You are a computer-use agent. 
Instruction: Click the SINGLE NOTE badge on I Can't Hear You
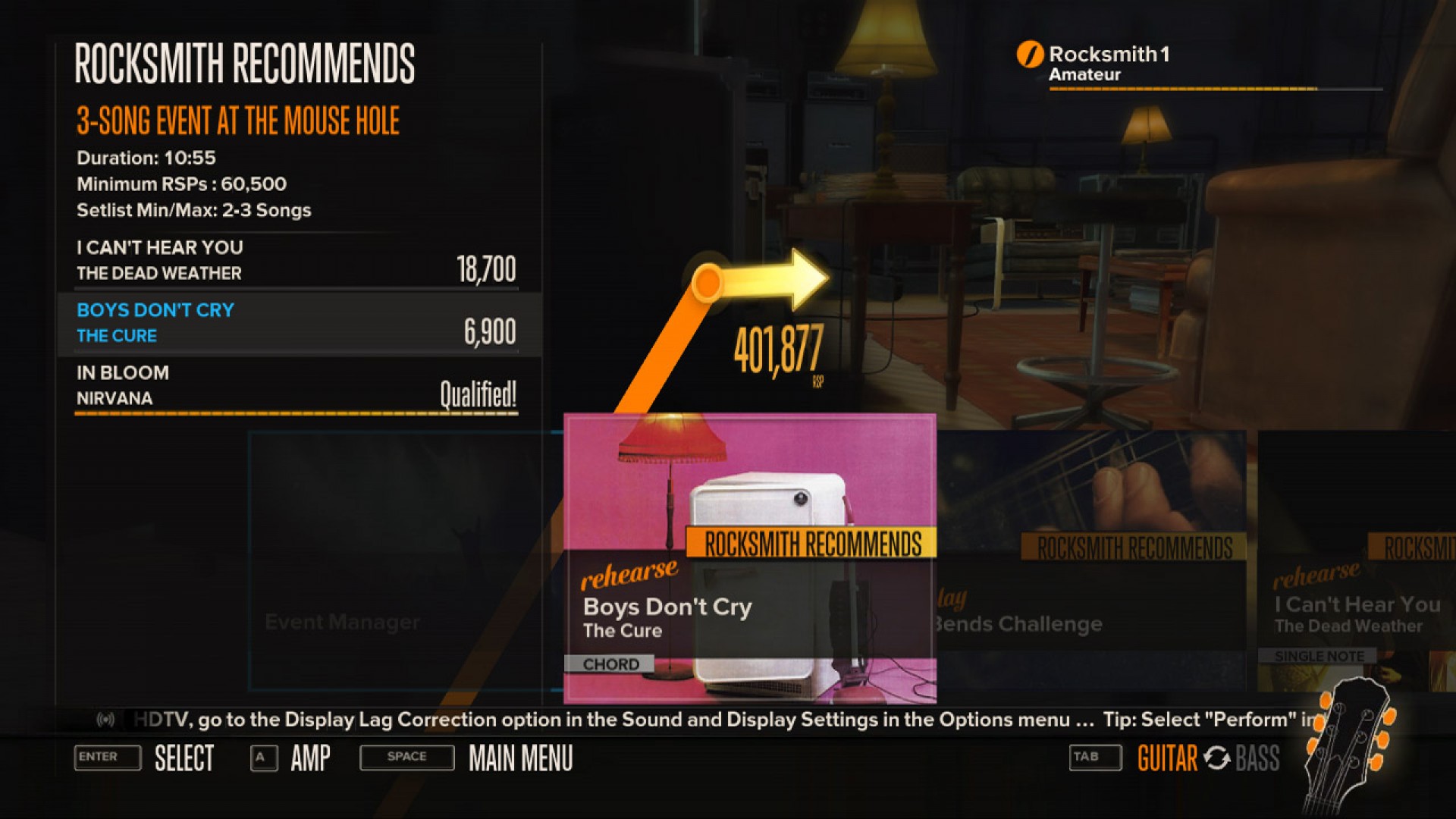1319,655
